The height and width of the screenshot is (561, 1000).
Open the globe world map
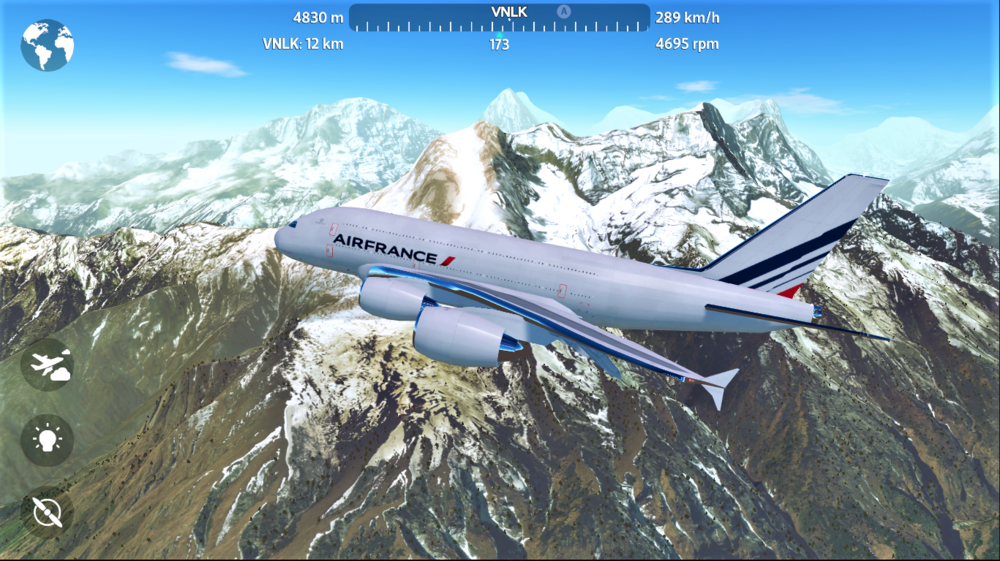[47, 45]
